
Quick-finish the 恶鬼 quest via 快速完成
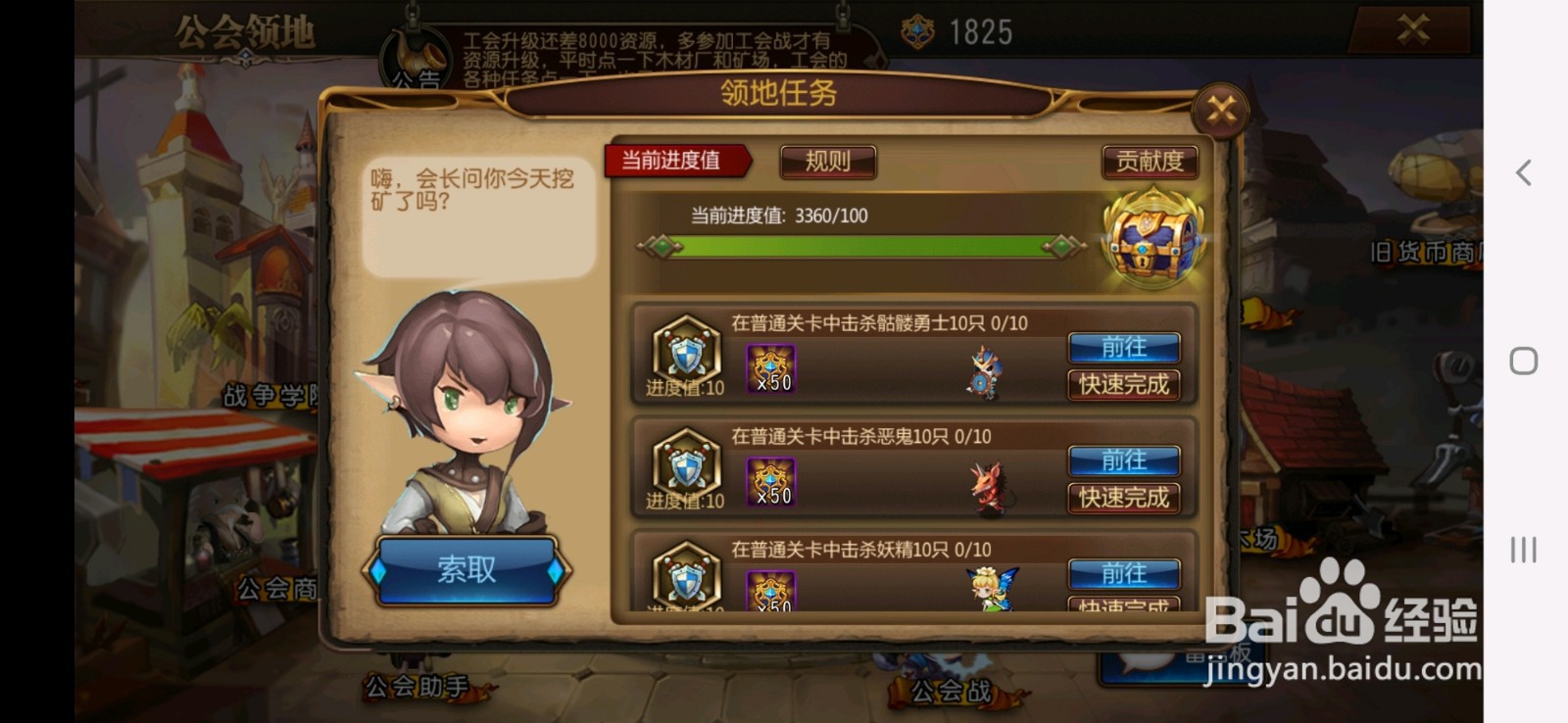tap(1123, 498)
